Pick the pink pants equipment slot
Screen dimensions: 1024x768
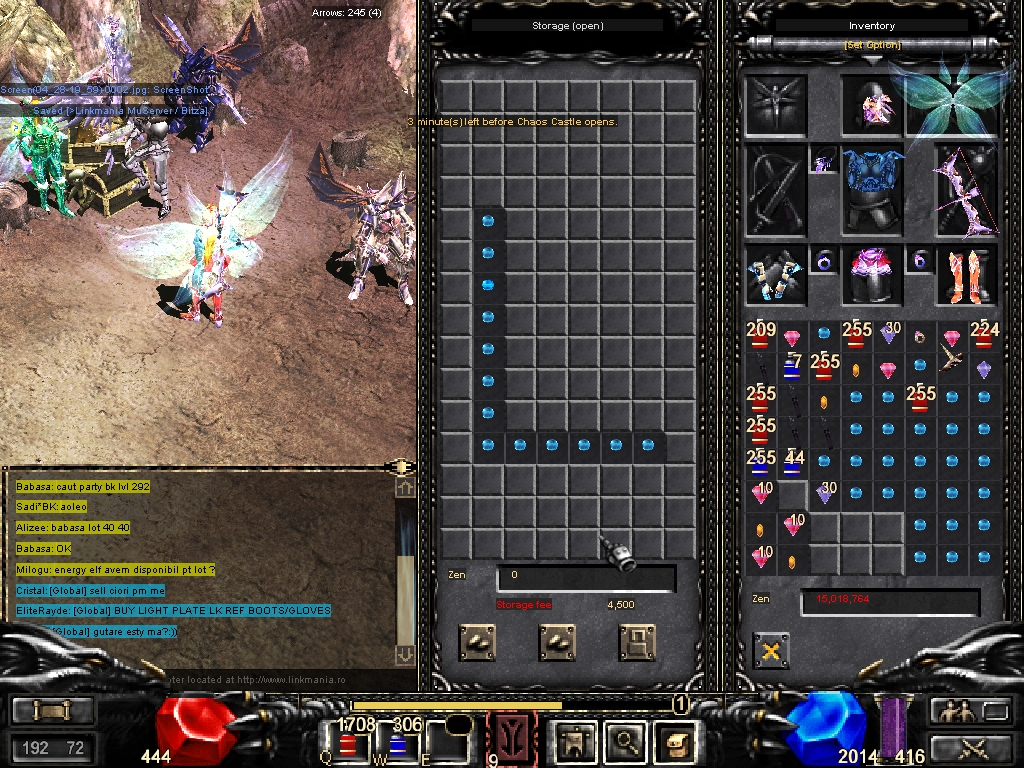point(872,276)
